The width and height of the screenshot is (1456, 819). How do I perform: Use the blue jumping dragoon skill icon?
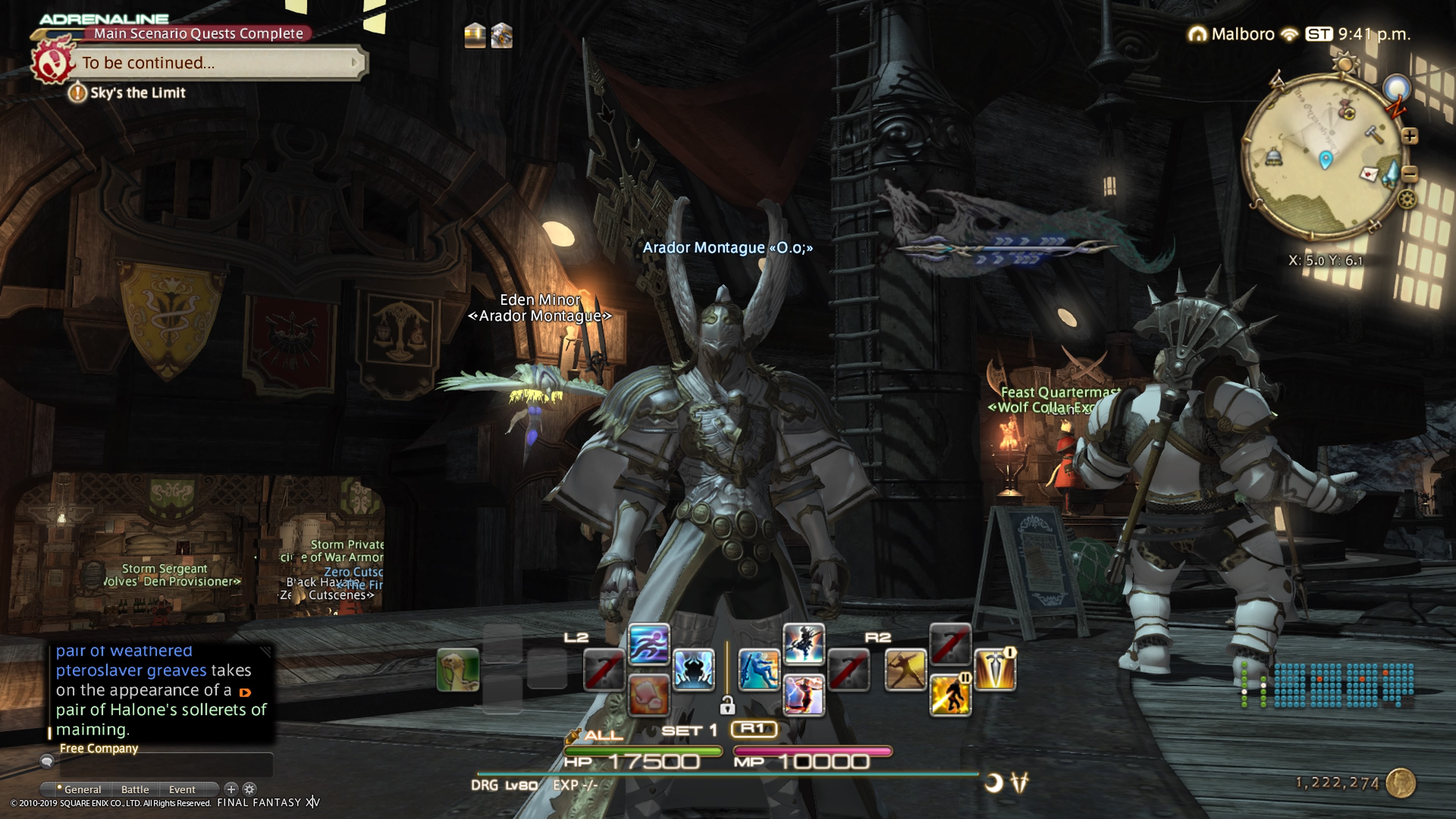pos(758,670)
